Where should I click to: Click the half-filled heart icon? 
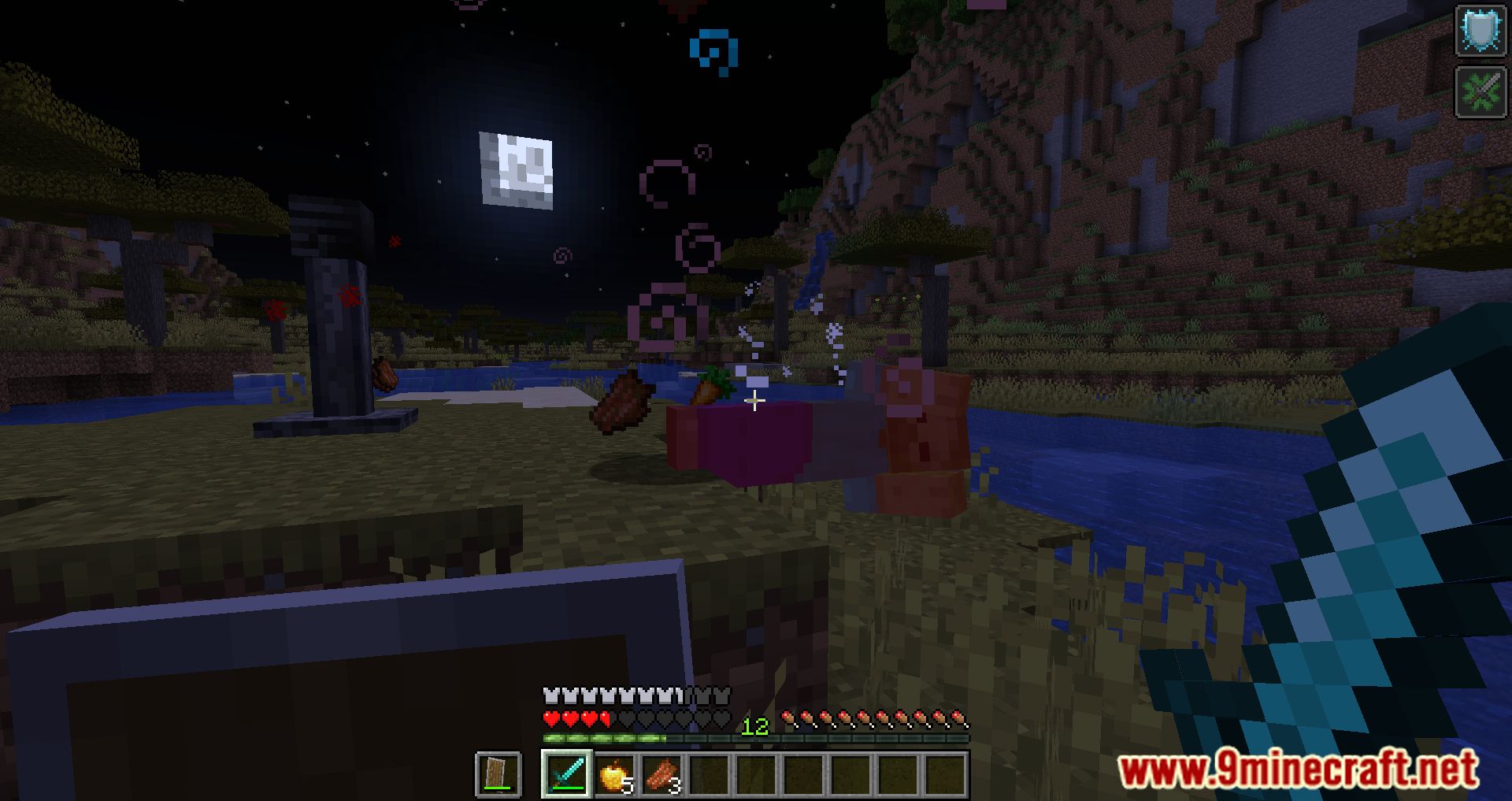(605, 718)
